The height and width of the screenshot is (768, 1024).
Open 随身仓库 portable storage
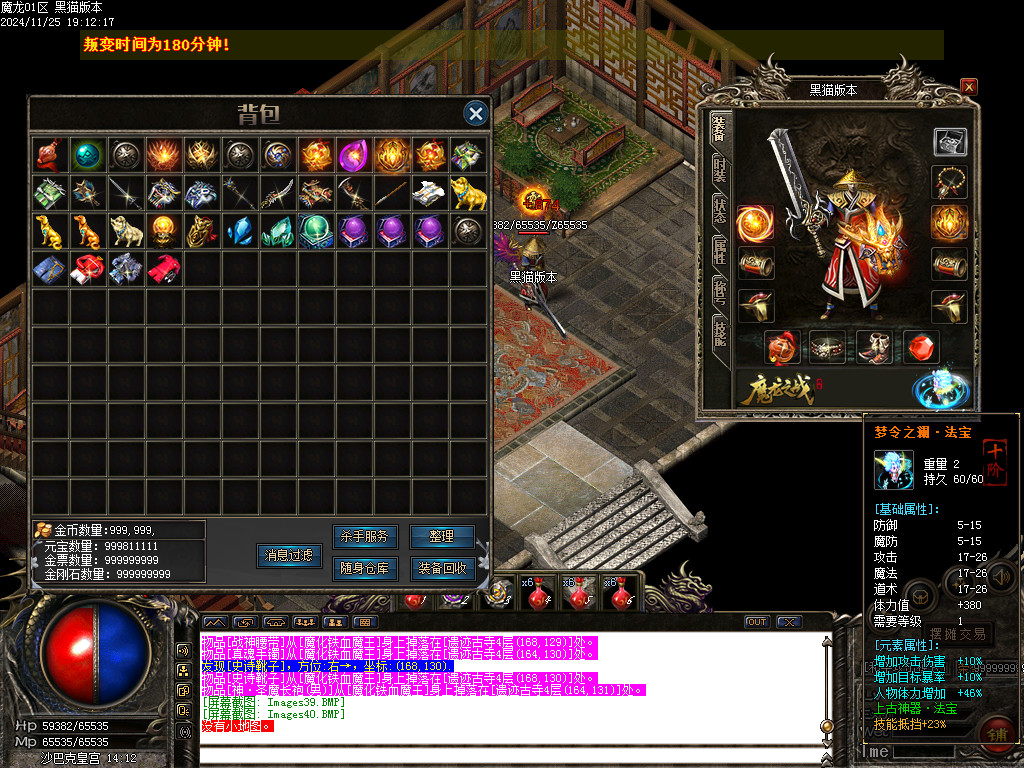[x=364, y=569]
